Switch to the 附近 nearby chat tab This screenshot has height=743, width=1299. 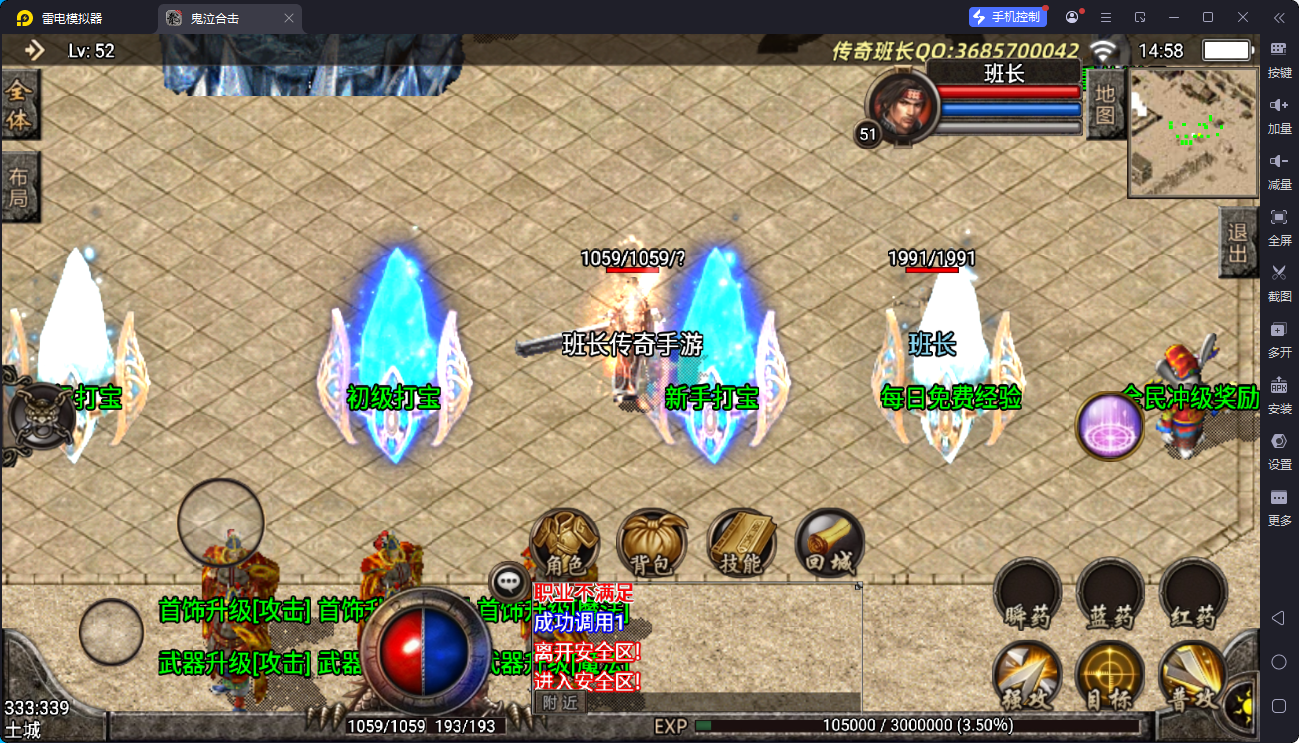560,702
